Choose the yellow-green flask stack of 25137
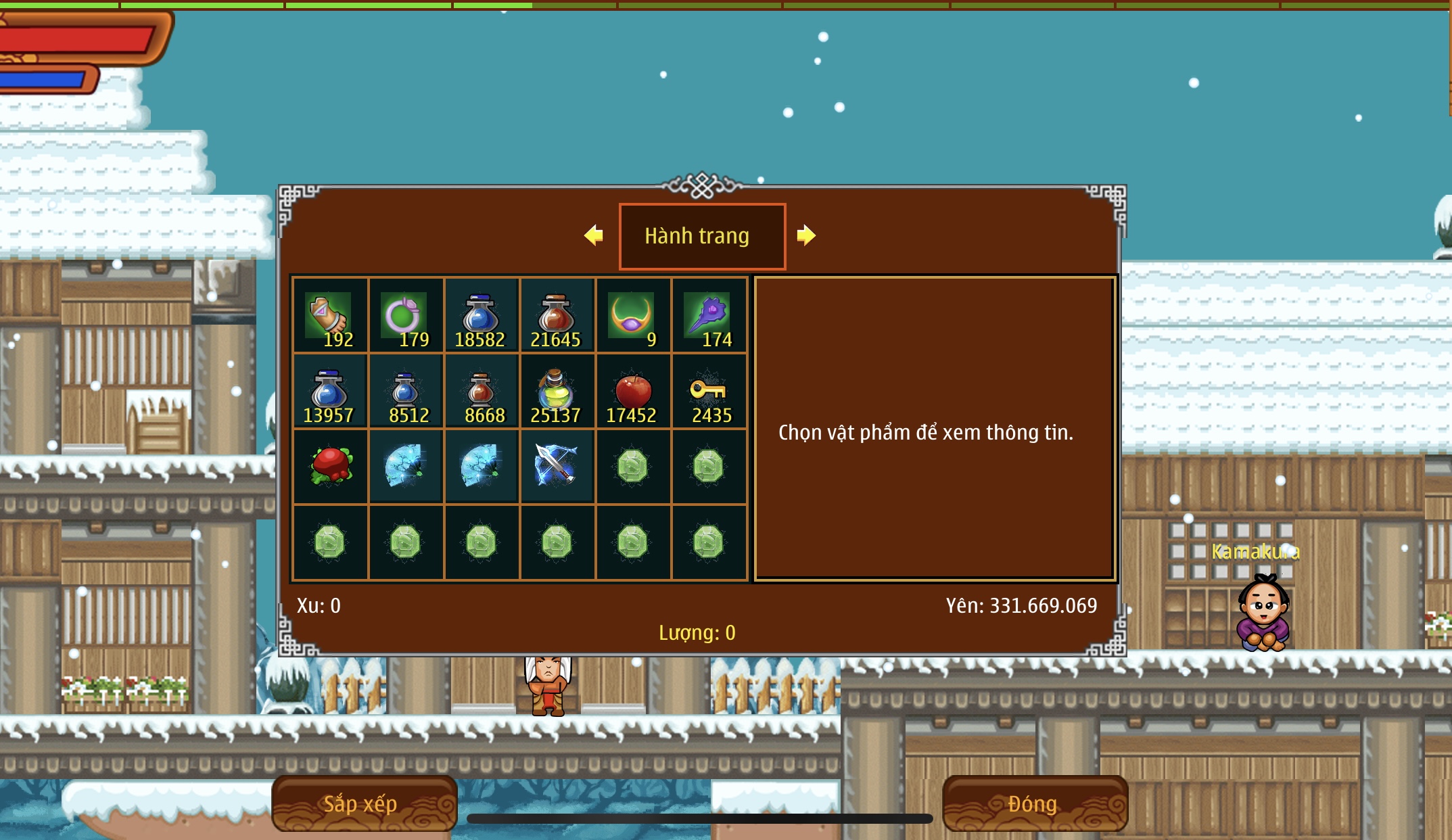Image resolution: width=1452 pixels, height=840 pixels. (x=557, y=391)
